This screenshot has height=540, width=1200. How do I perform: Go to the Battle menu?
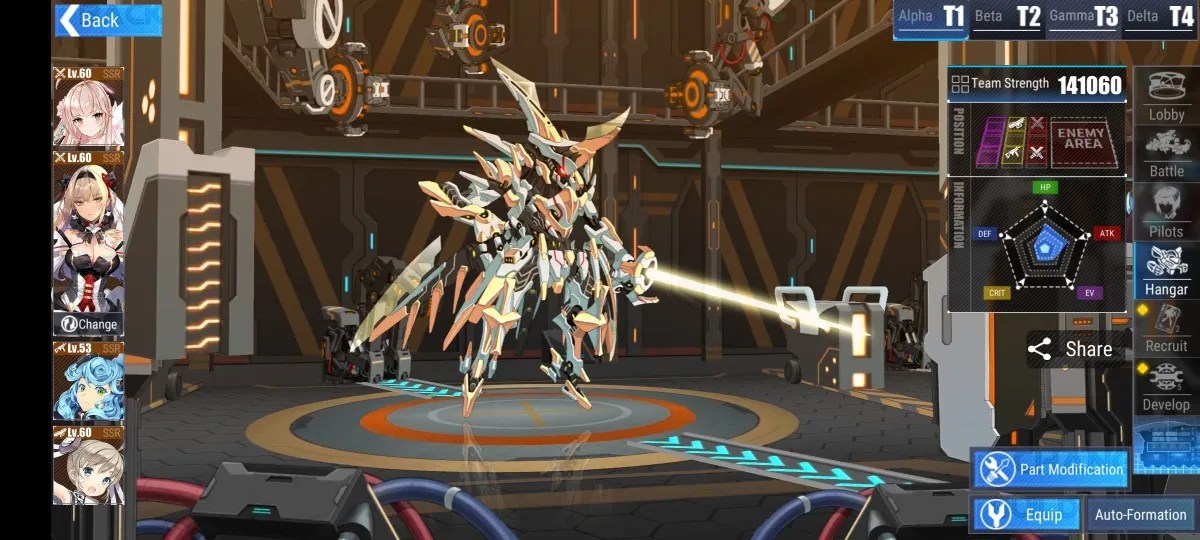(x=1166, y=155)
